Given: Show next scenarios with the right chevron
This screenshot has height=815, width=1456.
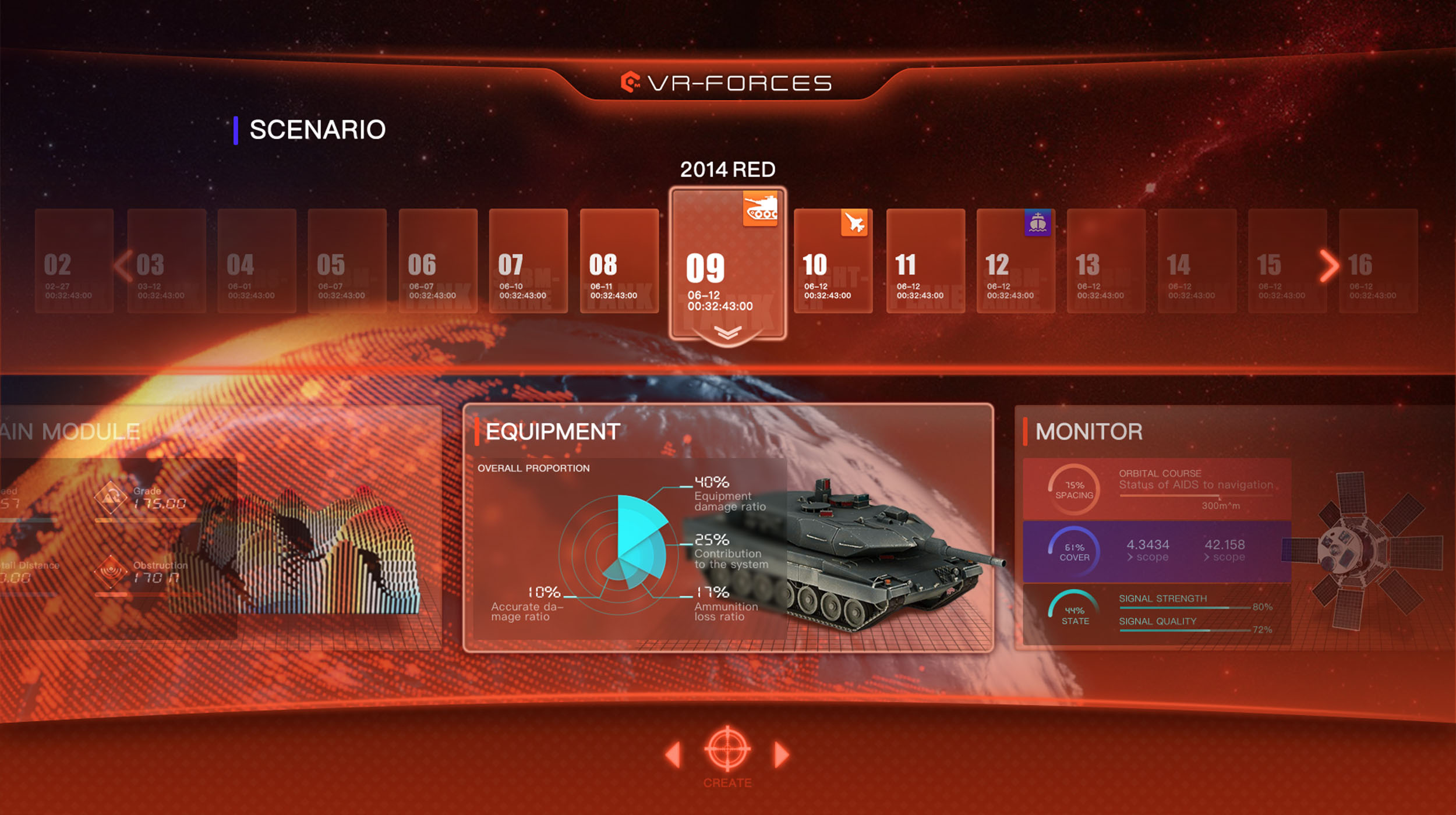Looking at the screenshot, I should tap(1328, 266).
